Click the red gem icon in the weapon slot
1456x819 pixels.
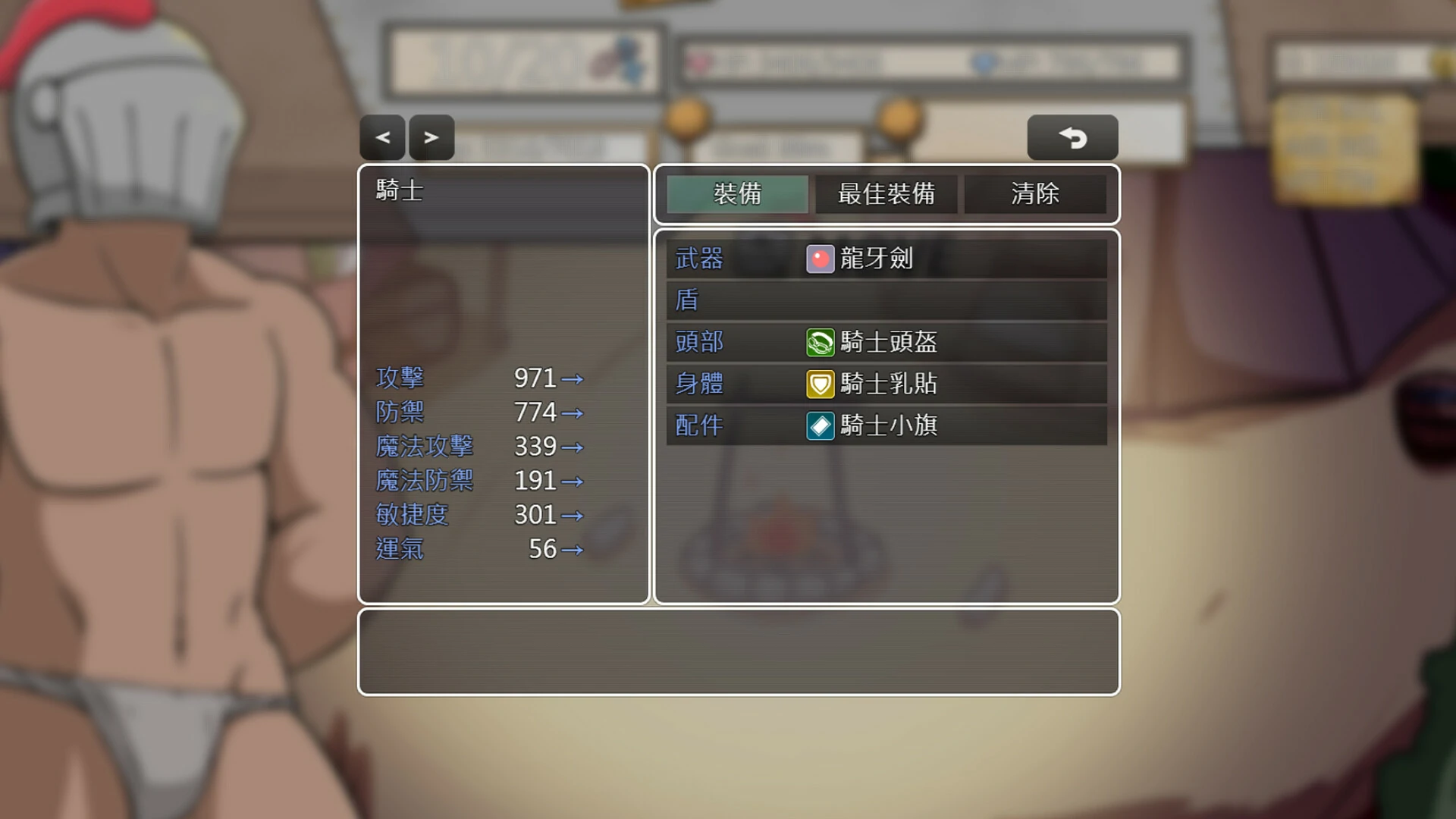[821, 258]
